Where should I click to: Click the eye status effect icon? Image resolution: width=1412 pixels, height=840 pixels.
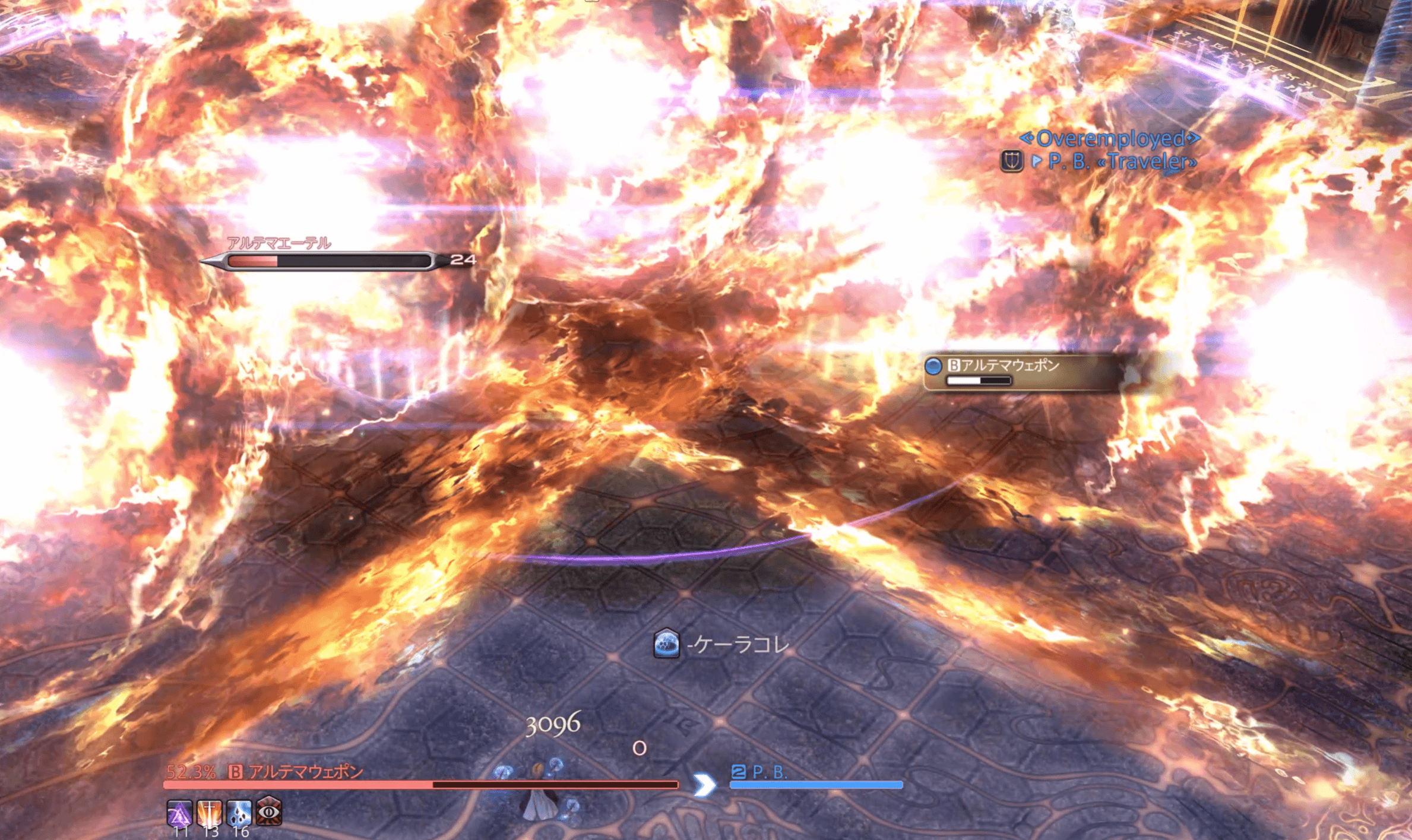(x=269, y=811)
